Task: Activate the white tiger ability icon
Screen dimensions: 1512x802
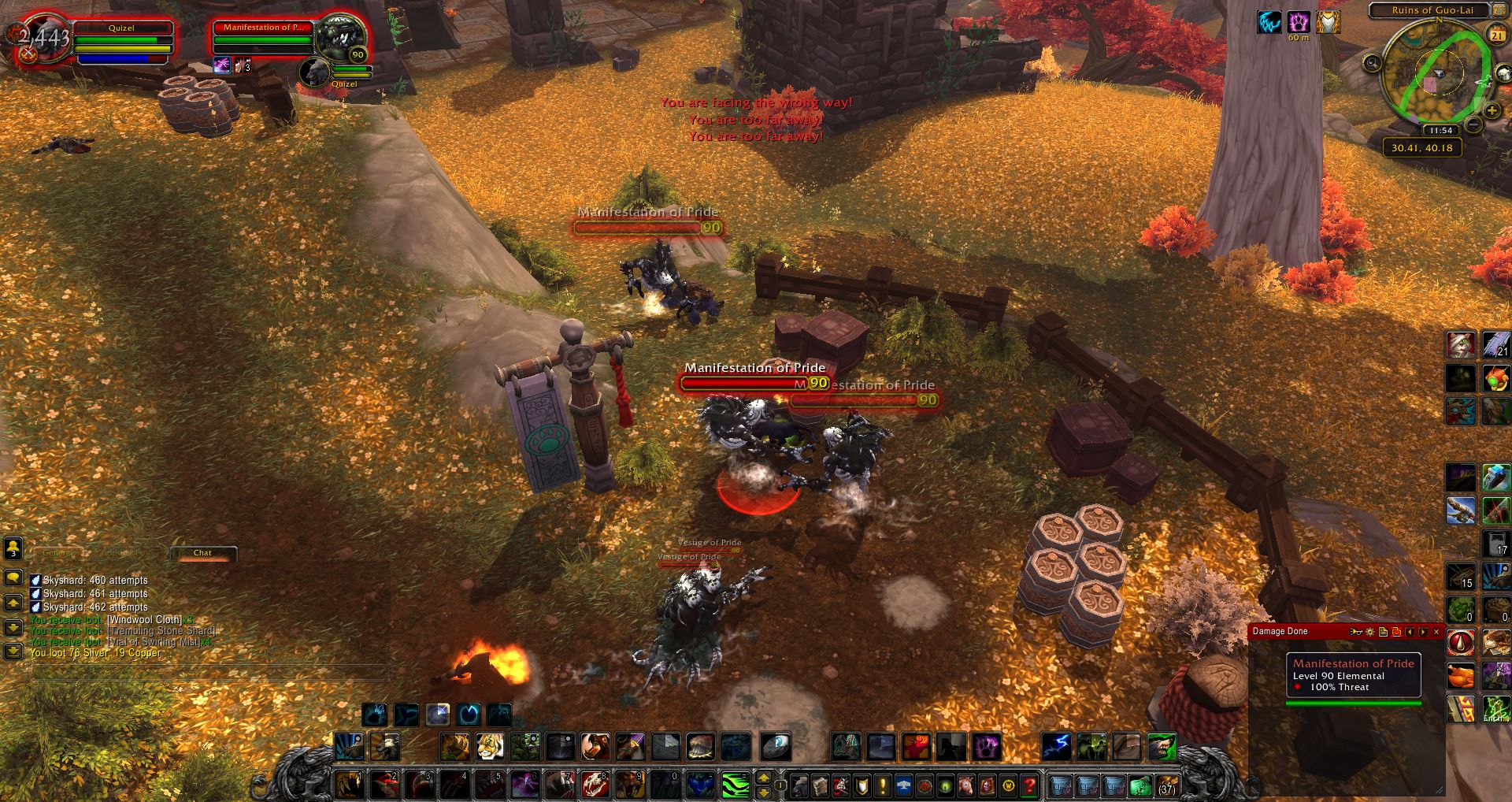Action: 489,746
